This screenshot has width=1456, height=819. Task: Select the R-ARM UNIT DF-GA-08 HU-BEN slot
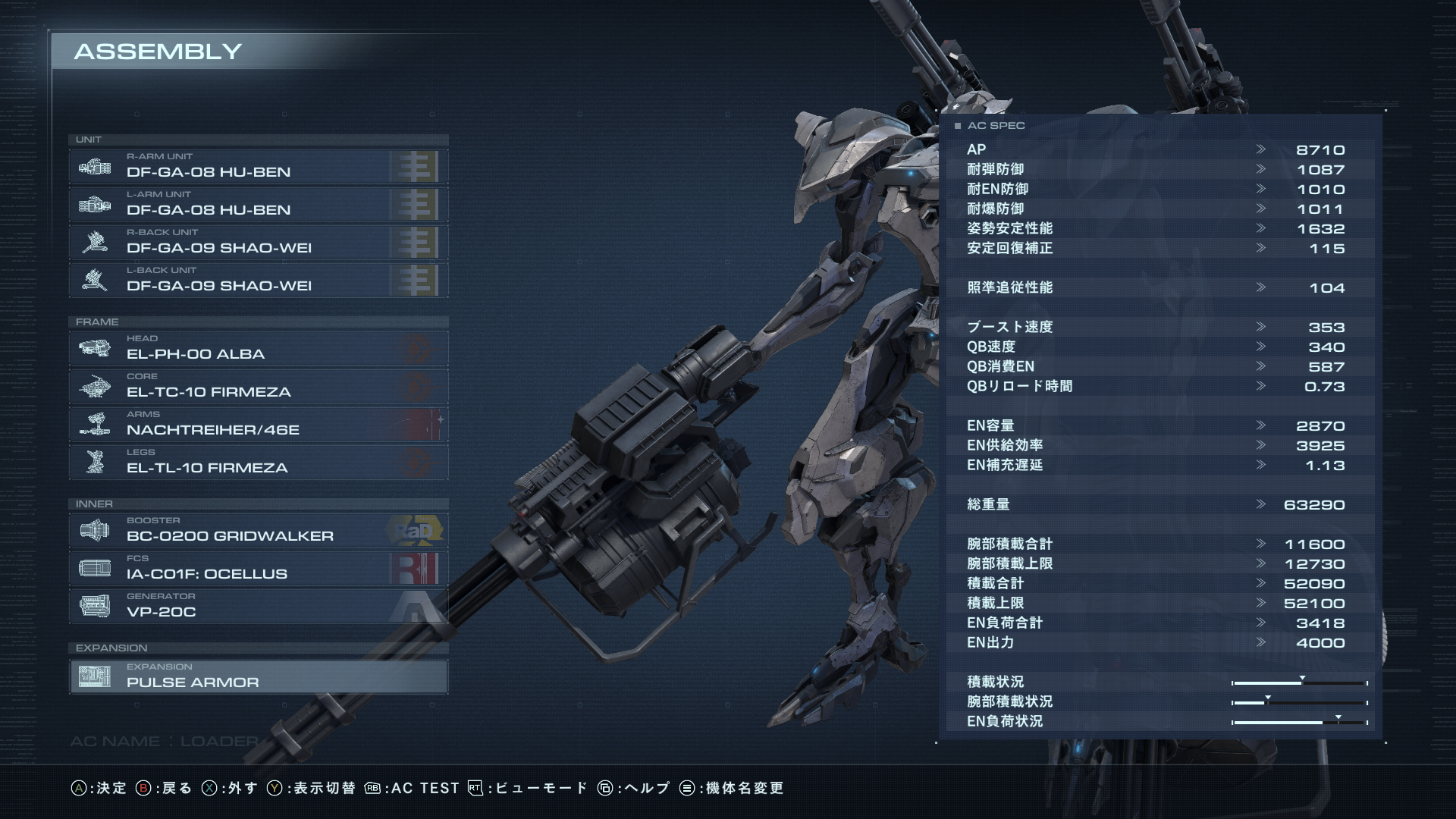coord(258,166)
